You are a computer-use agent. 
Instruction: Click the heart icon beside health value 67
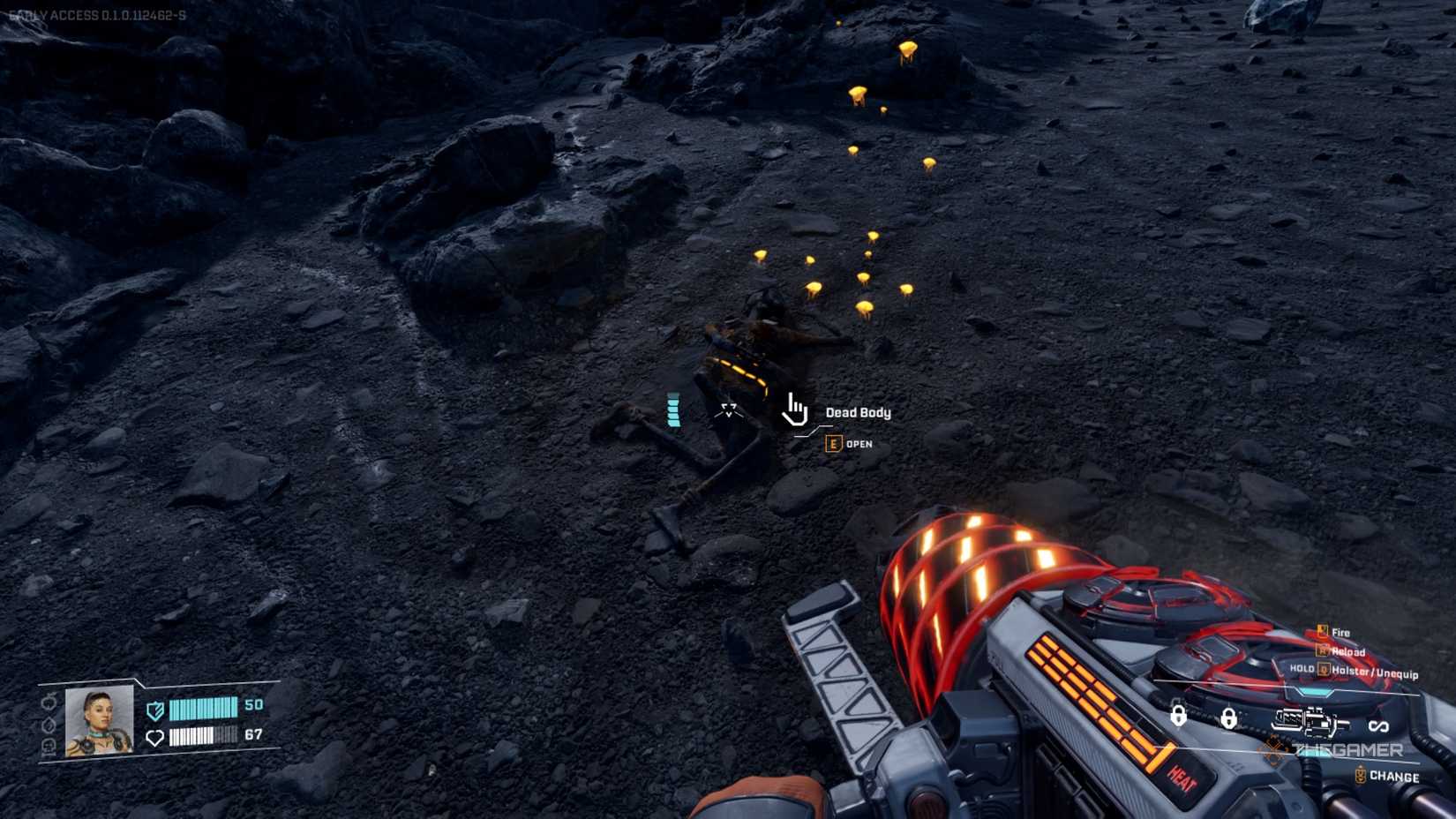[x=155, y=737]
